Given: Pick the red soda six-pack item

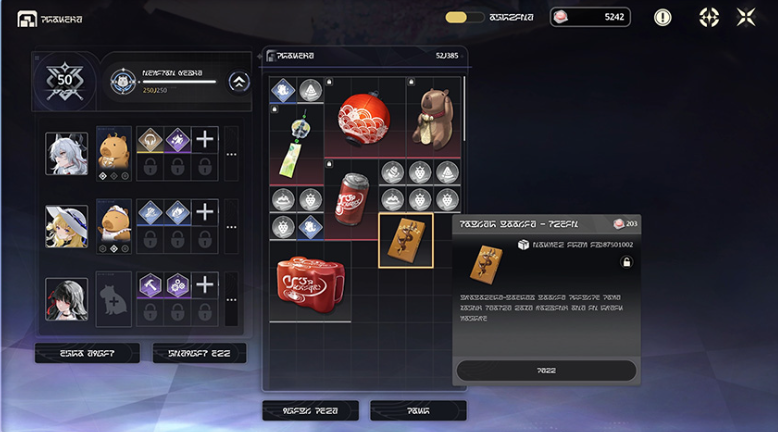Looking at the screenshot, I should 309,279.
